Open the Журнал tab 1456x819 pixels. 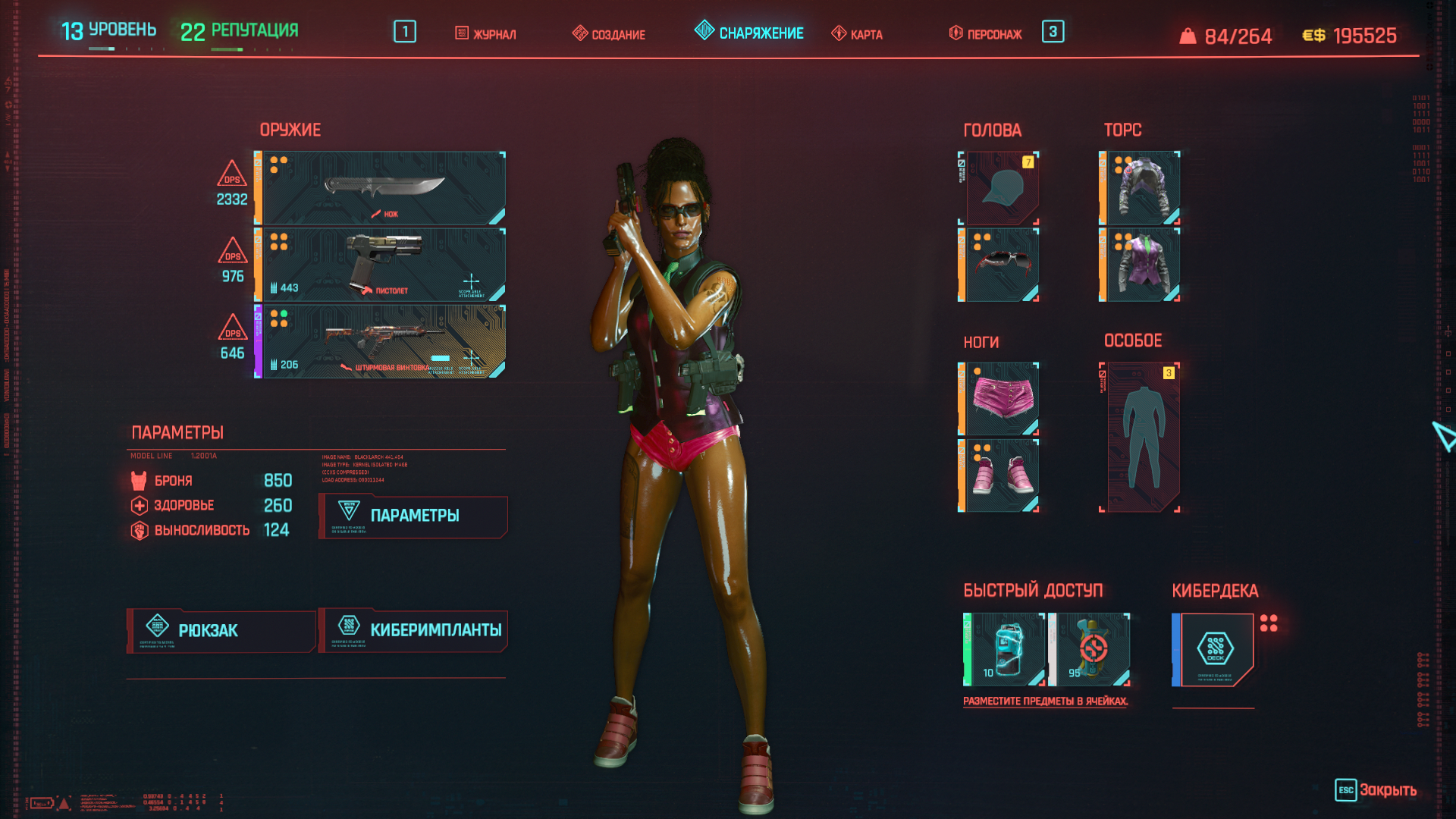(x=485, y=34)
